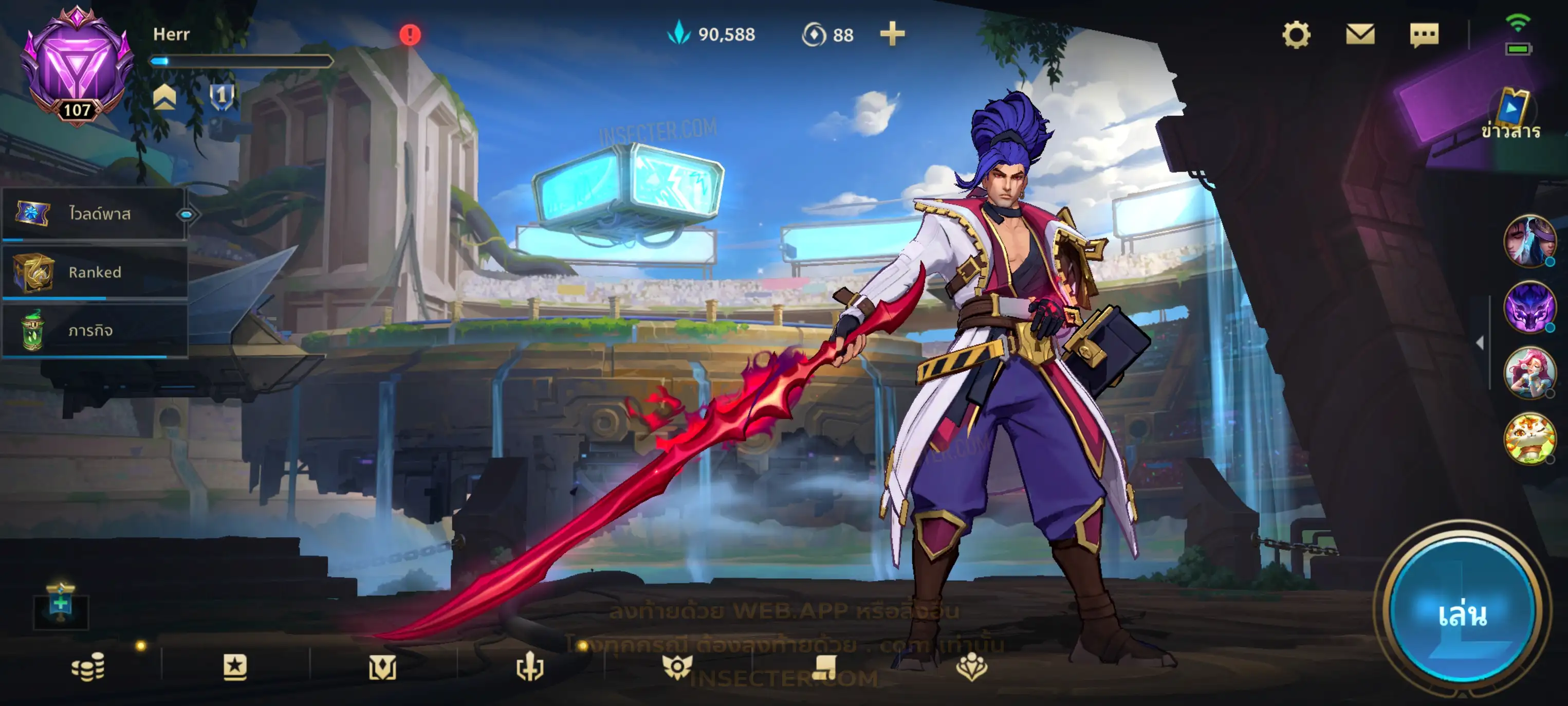Open the guild group icon in bottom bar
This screenshot has width=1568, height=706.
coord(971,667)
